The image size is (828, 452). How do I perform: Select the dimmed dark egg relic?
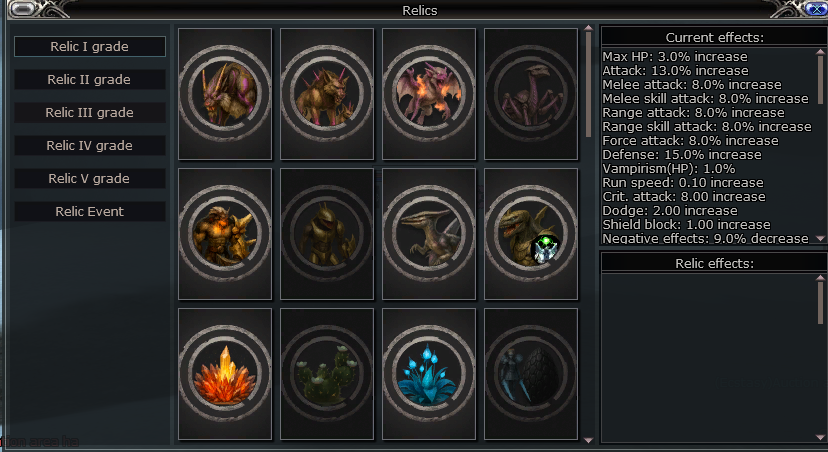531,375
